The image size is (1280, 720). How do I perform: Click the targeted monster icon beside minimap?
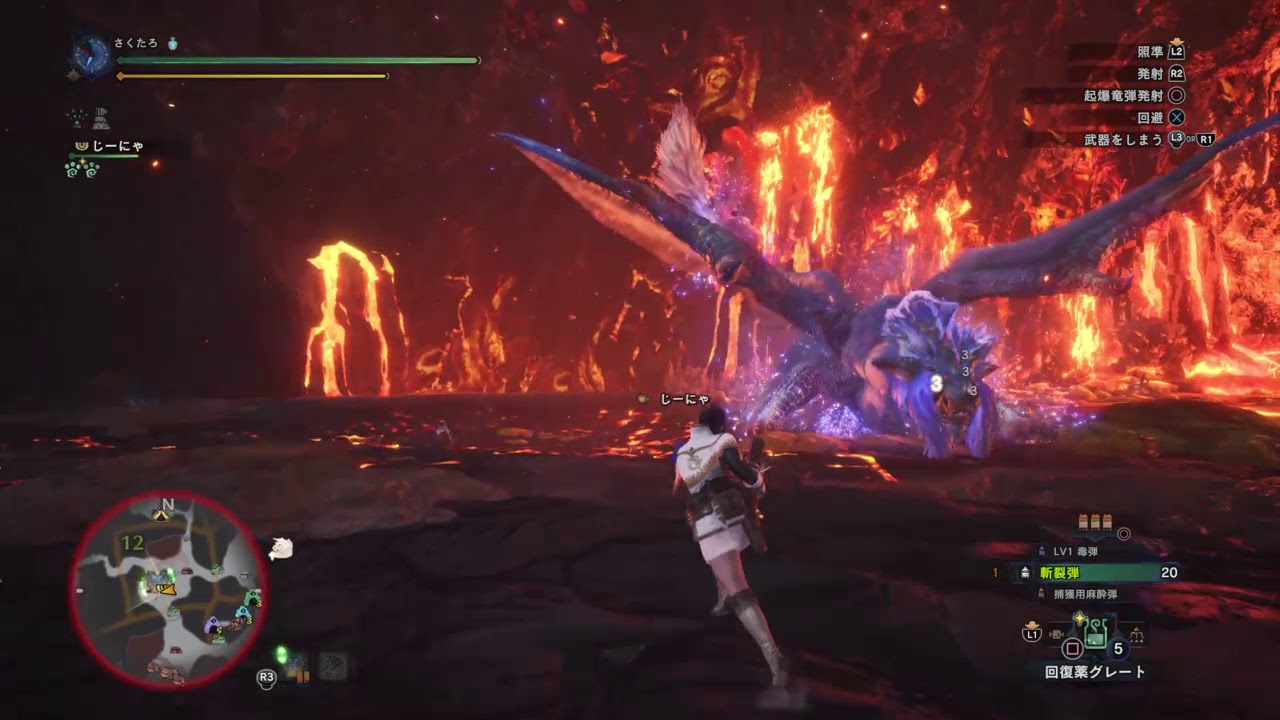click(x=281, y=548)
